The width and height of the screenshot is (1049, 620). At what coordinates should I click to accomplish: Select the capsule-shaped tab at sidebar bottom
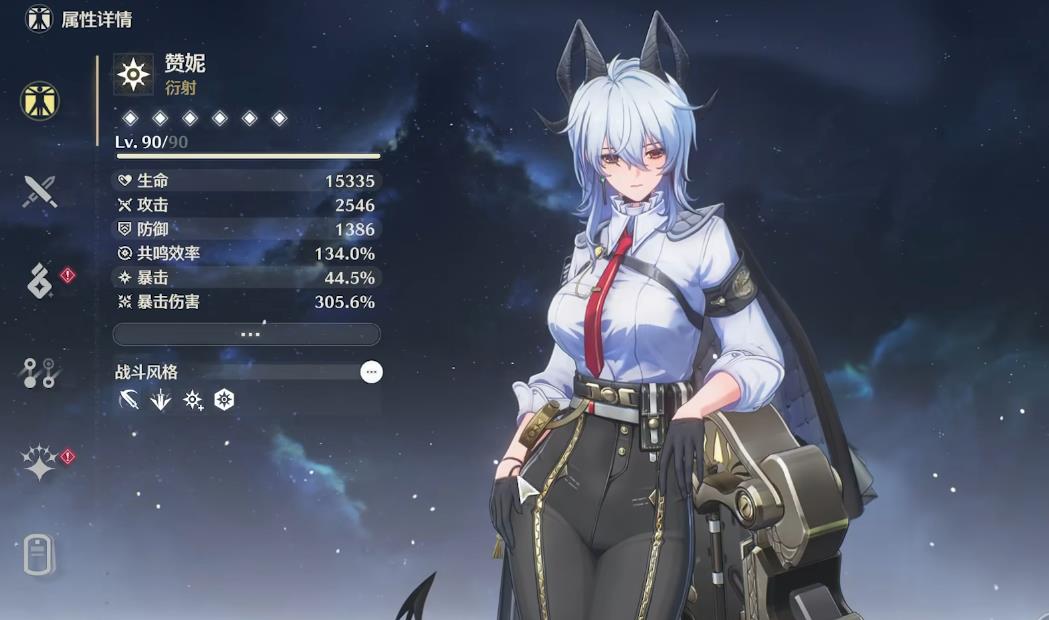[x=39, y=554]
